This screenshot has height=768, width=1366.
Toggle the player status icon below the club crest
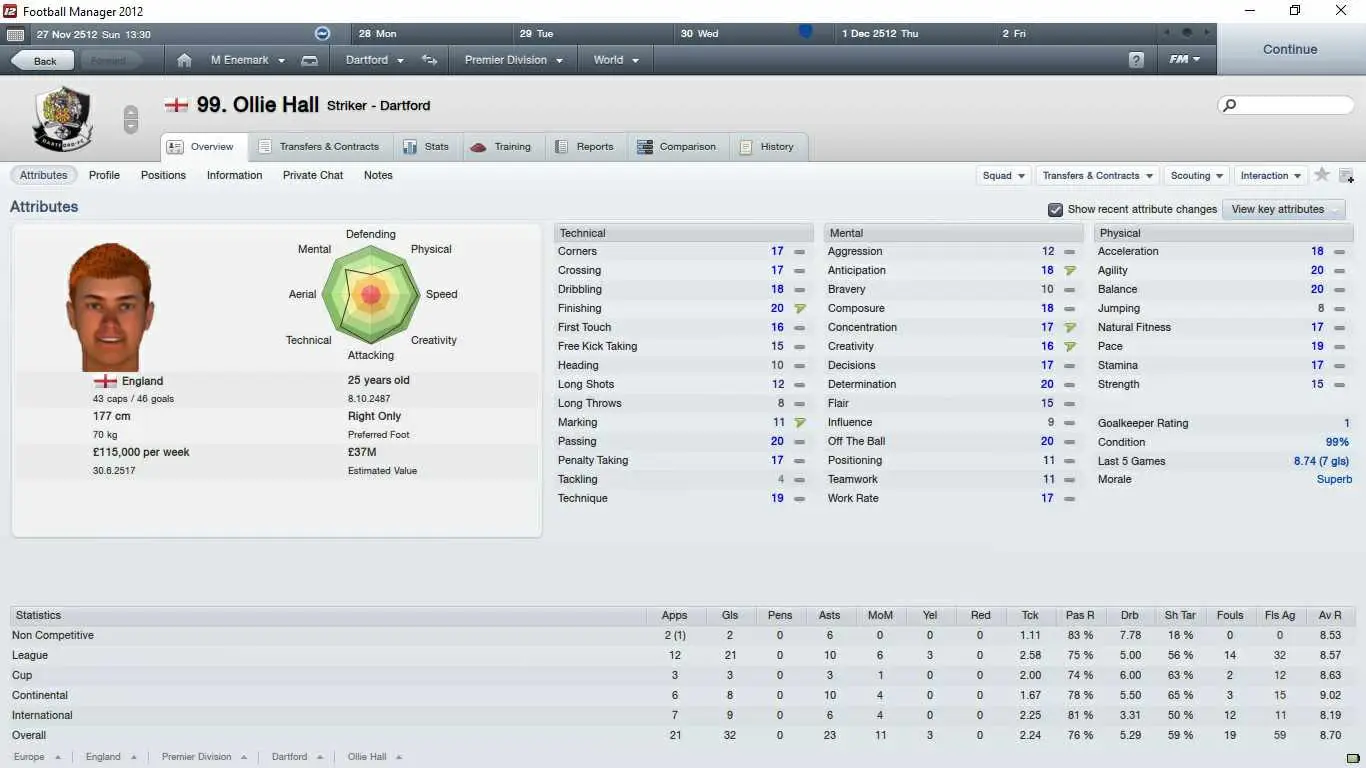point(131,119)
